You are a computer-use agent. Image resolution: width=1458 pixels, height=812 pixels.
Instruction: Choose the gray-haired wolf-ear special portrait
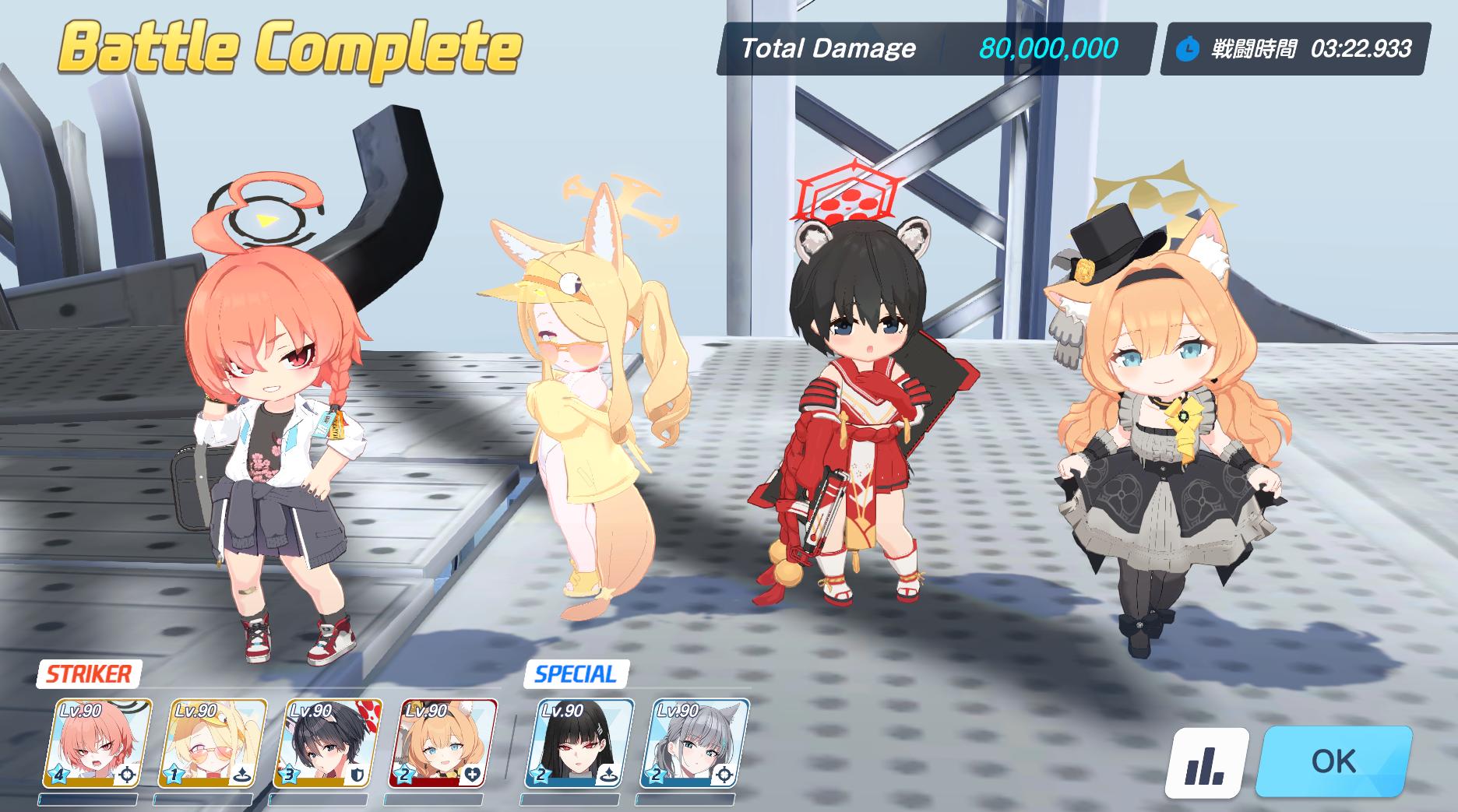click(x=695, y=744)
